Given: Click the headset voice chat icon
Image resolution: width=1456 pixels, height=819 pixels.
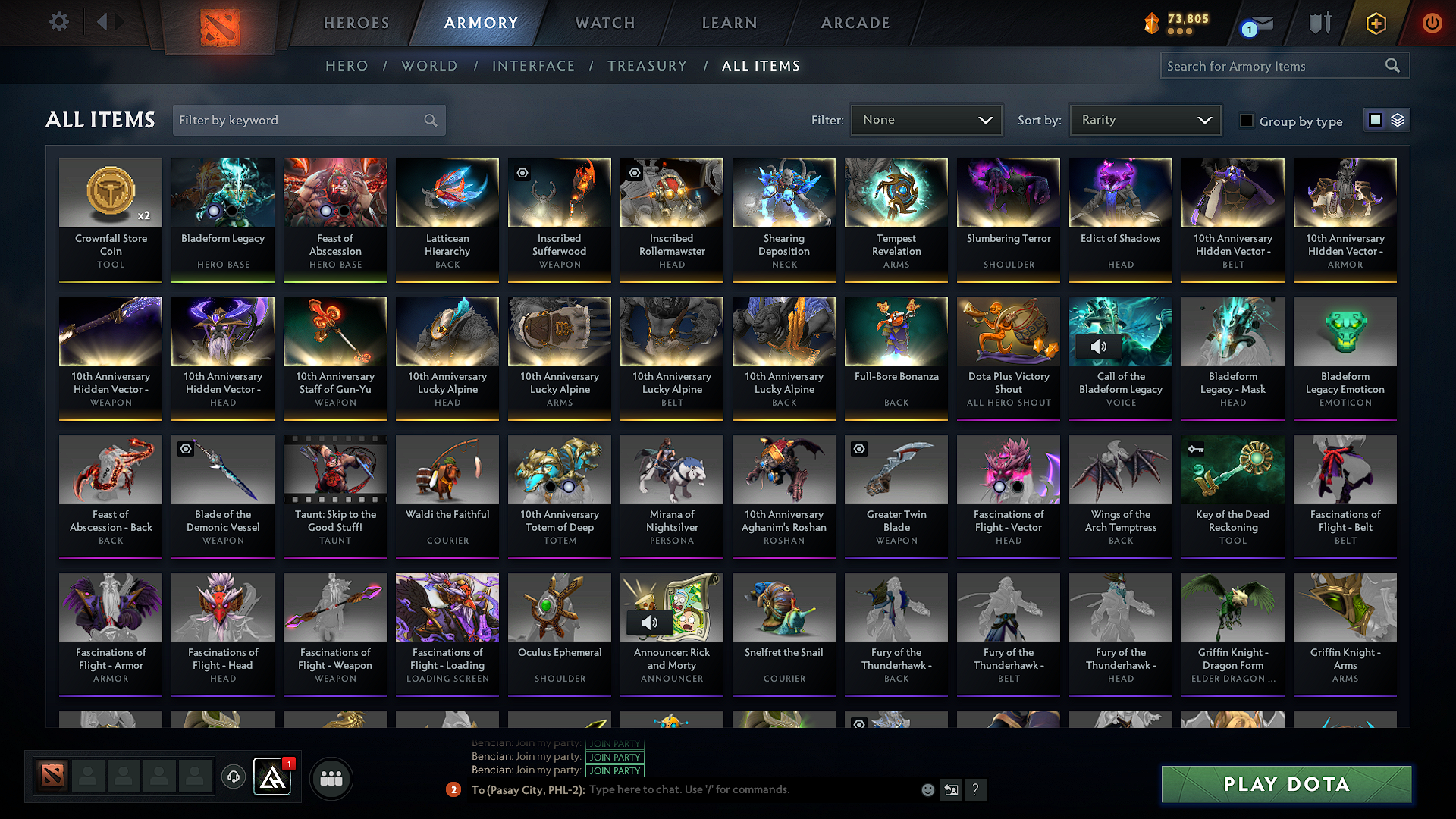Looking at the screenshot, I should (233, 777).
